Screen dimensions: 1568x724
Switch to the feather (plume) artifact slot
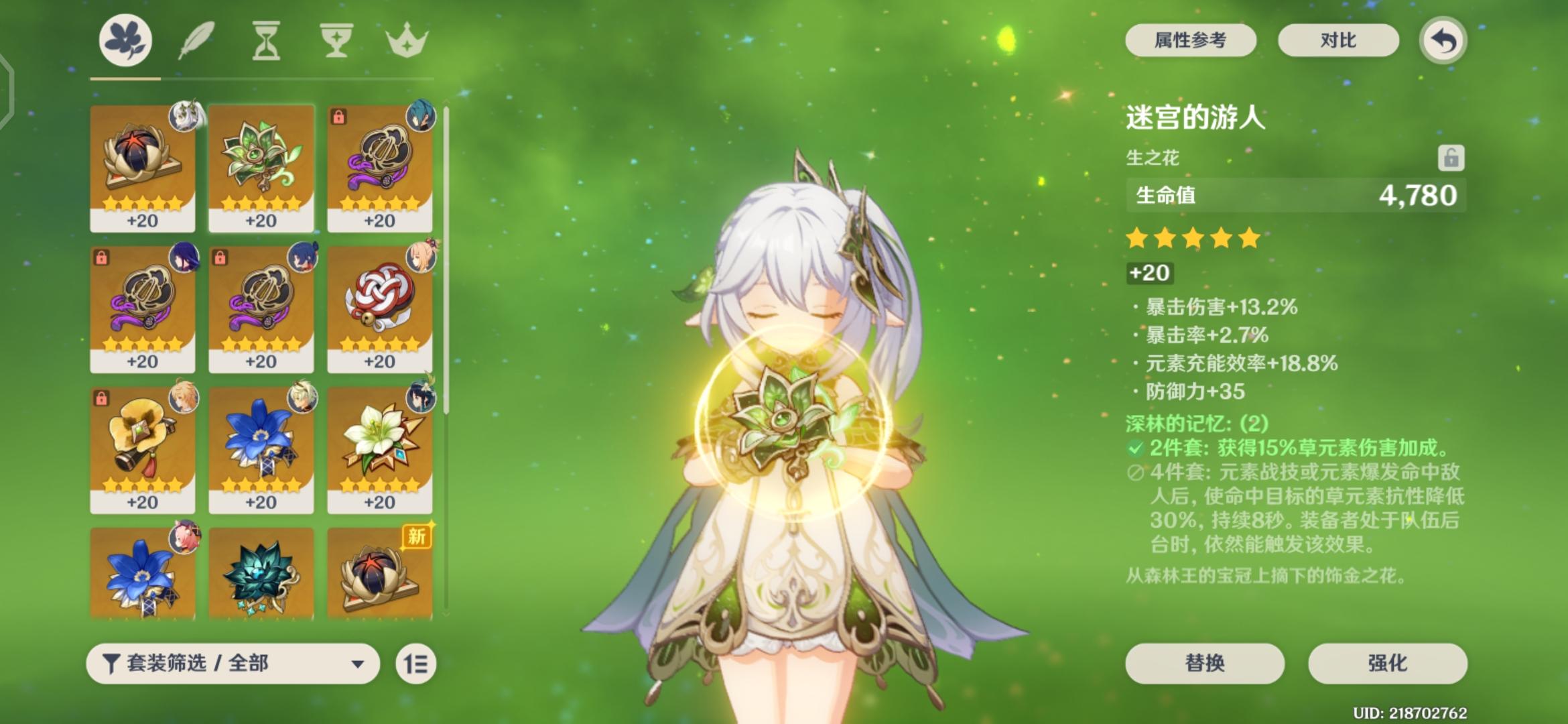point(196,40)
